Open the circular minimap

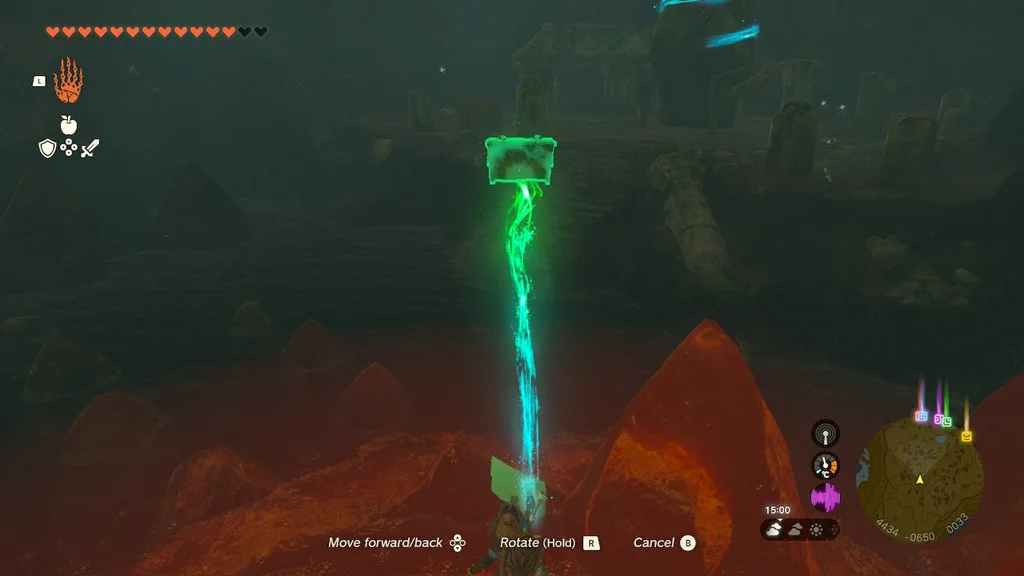click(919, 480)
